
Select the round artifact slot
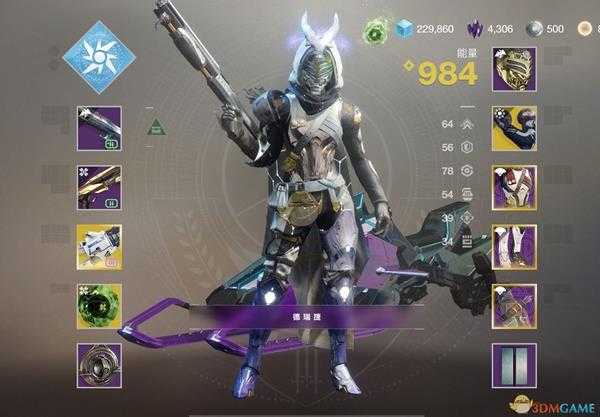tap(98, 365)
